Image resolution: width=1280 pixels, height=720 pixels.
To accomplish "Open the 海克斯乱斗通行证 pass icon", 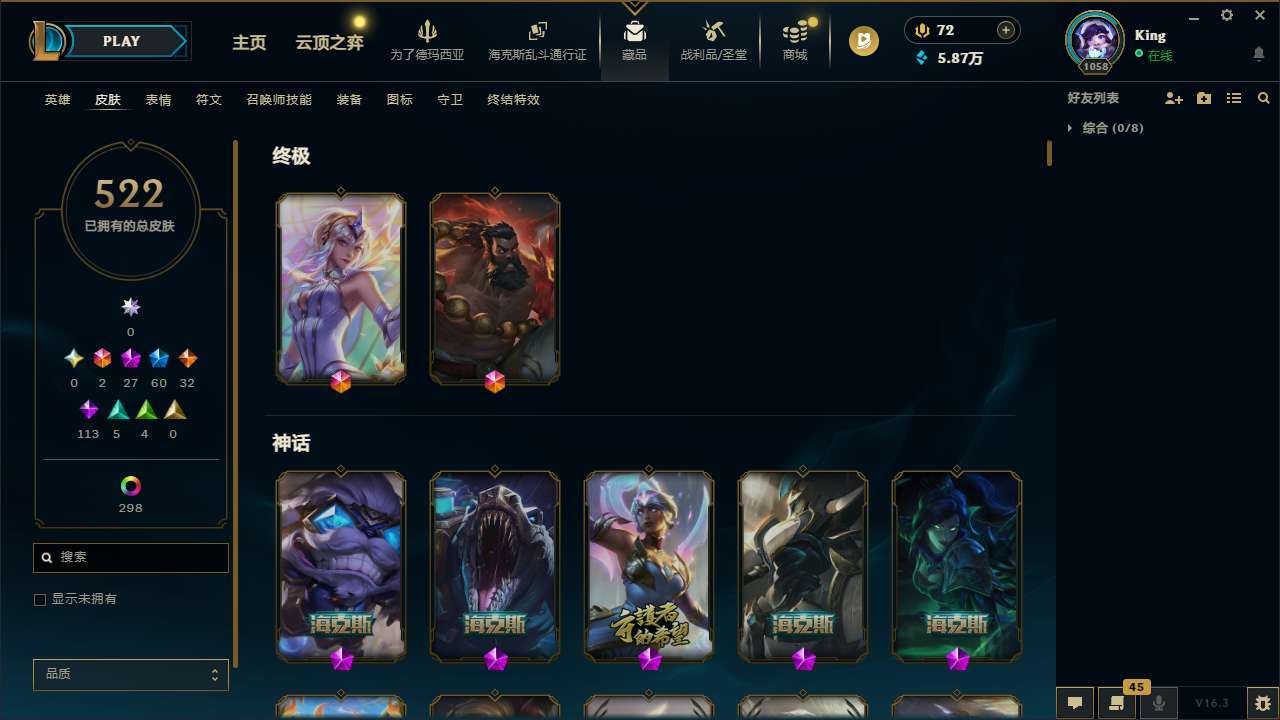I will [537, 40].
